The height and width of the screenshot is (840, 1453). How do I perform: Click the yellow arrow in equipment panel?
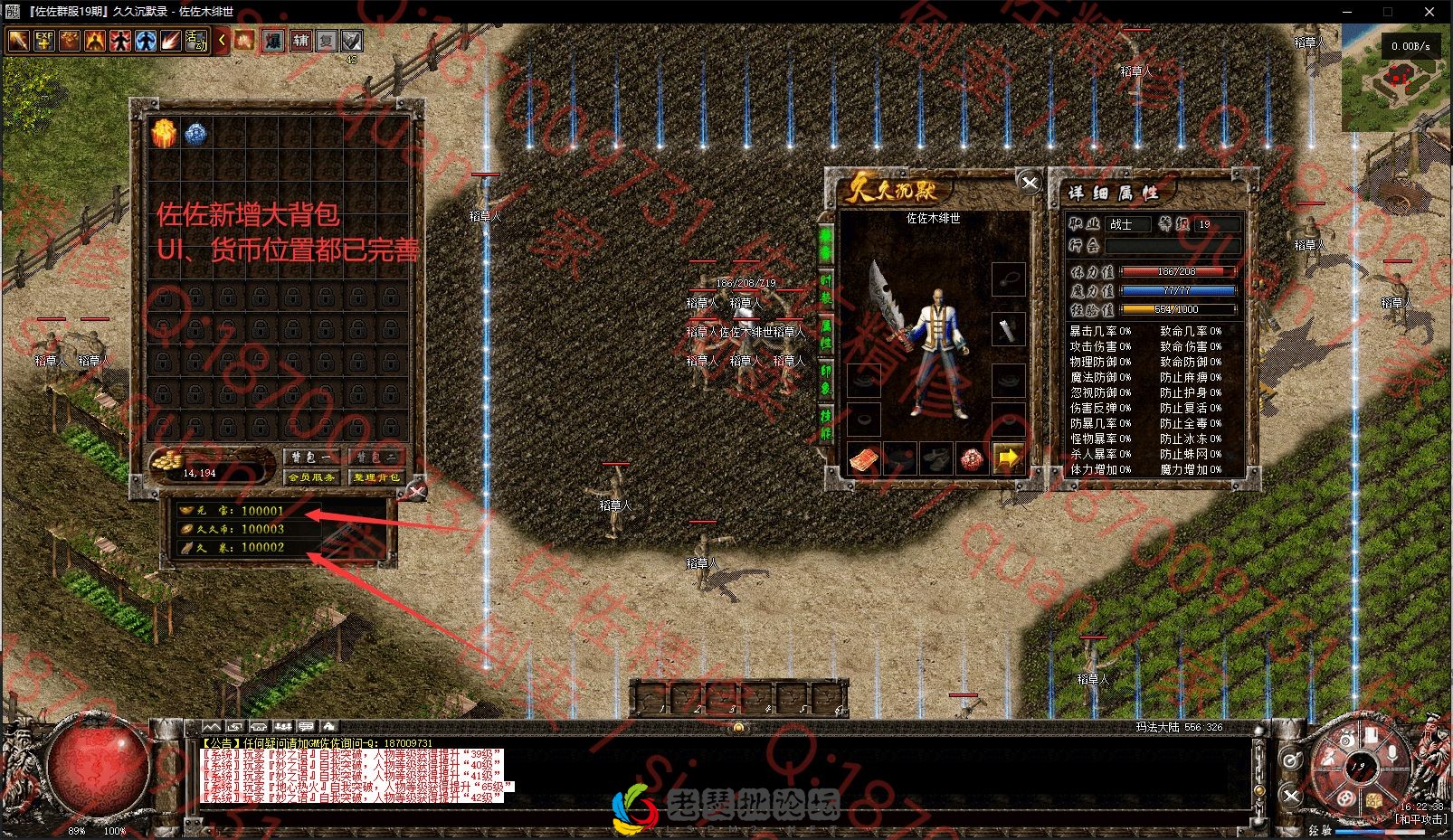coord(1008,458)
